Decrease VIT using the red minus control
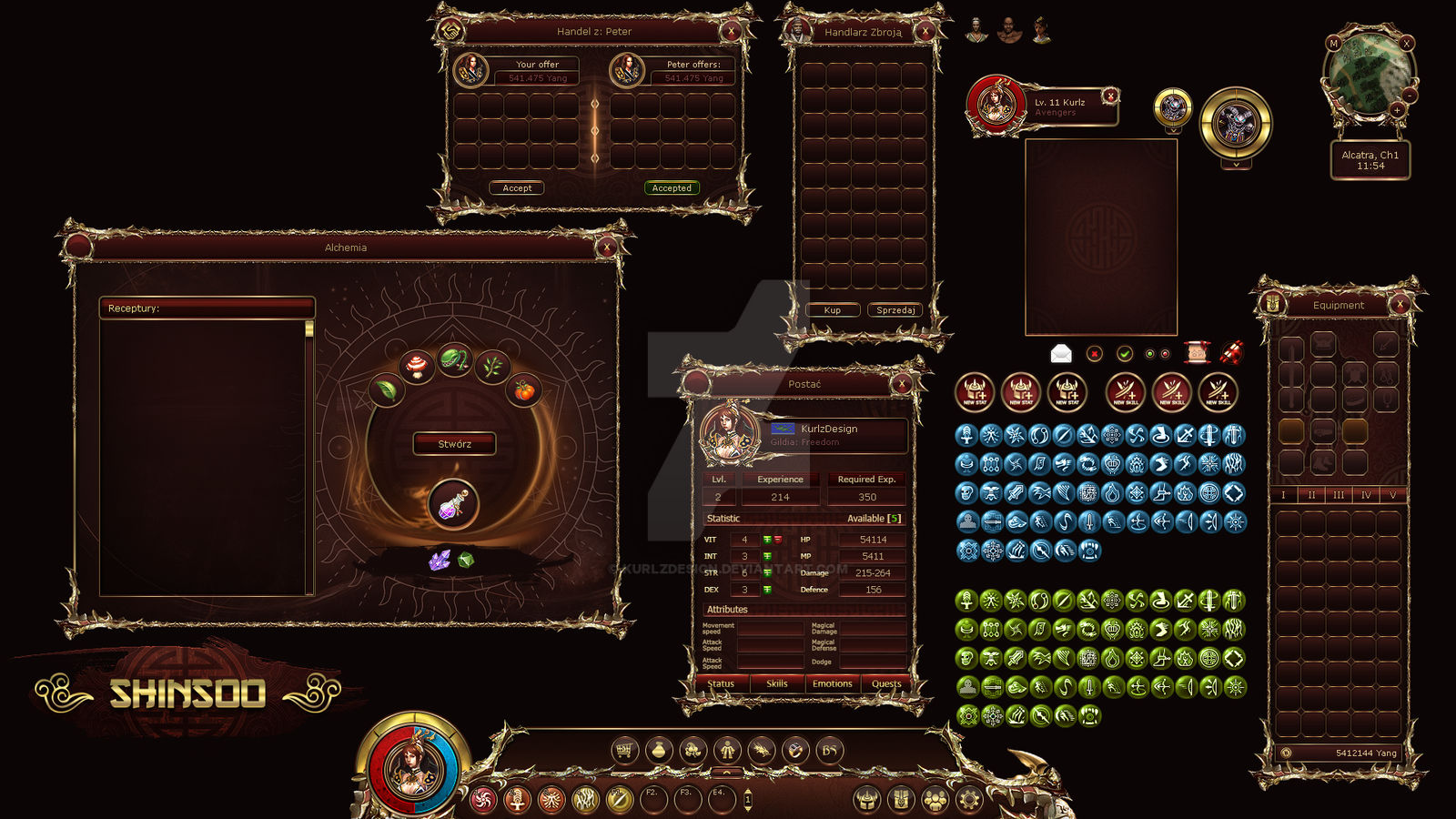 click(x=779, y=540)
